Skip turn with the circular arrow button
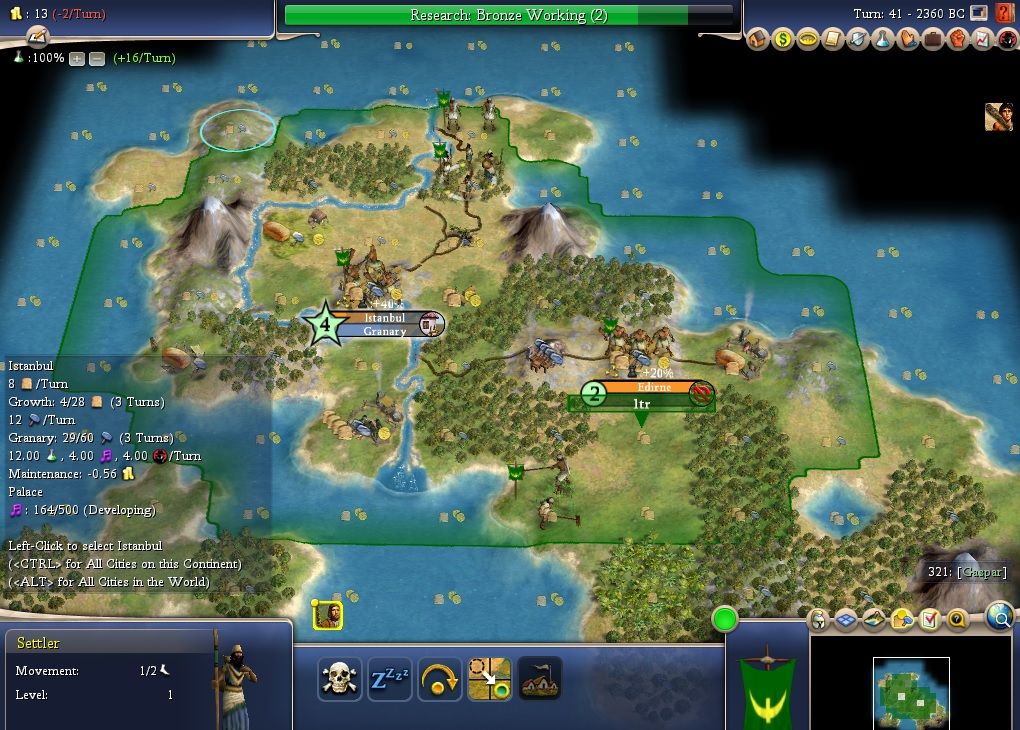Viewport: 1020px width, 730px height. (440, 679)
